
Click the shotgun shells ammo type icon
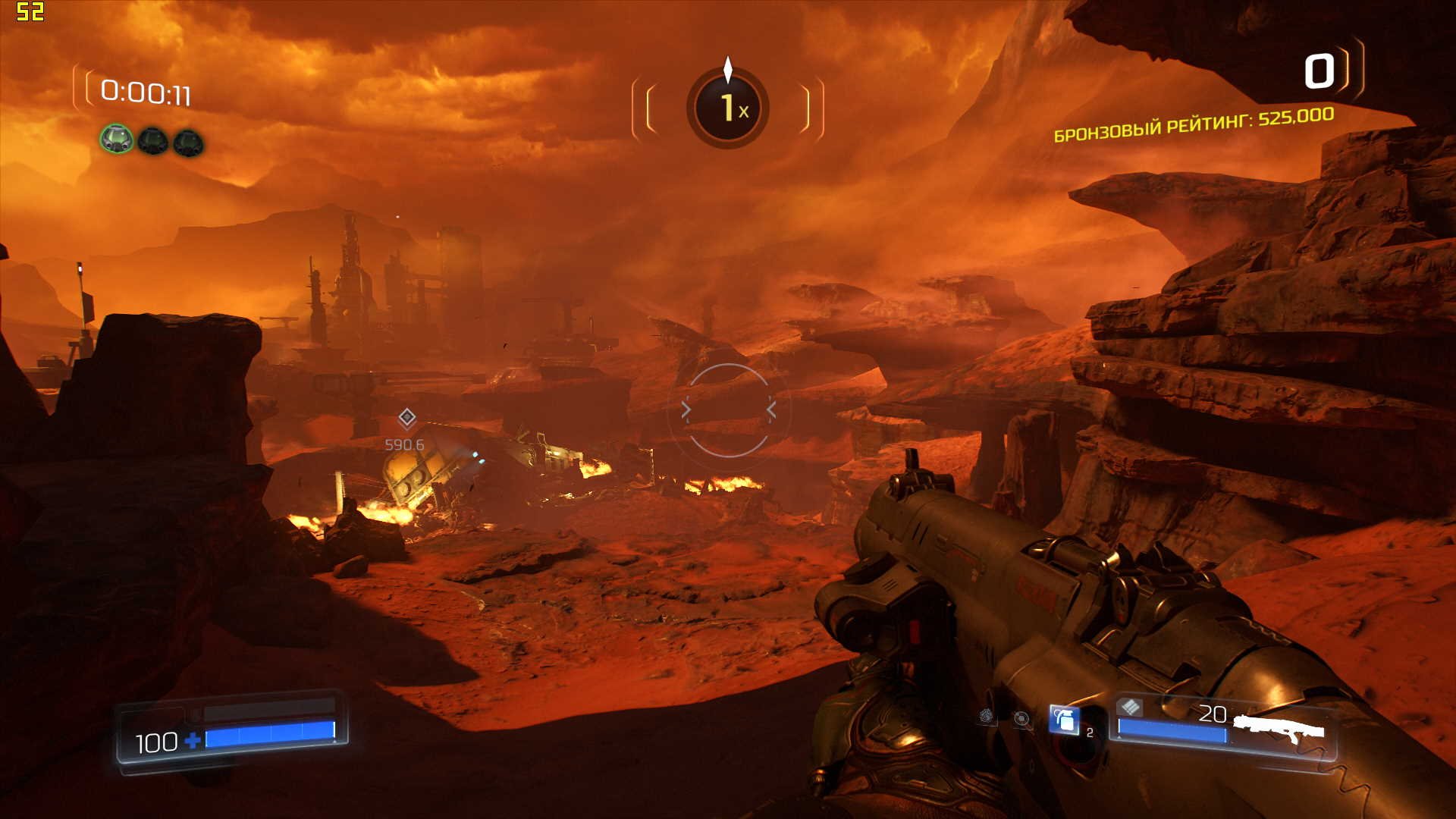coord(1130,708)
